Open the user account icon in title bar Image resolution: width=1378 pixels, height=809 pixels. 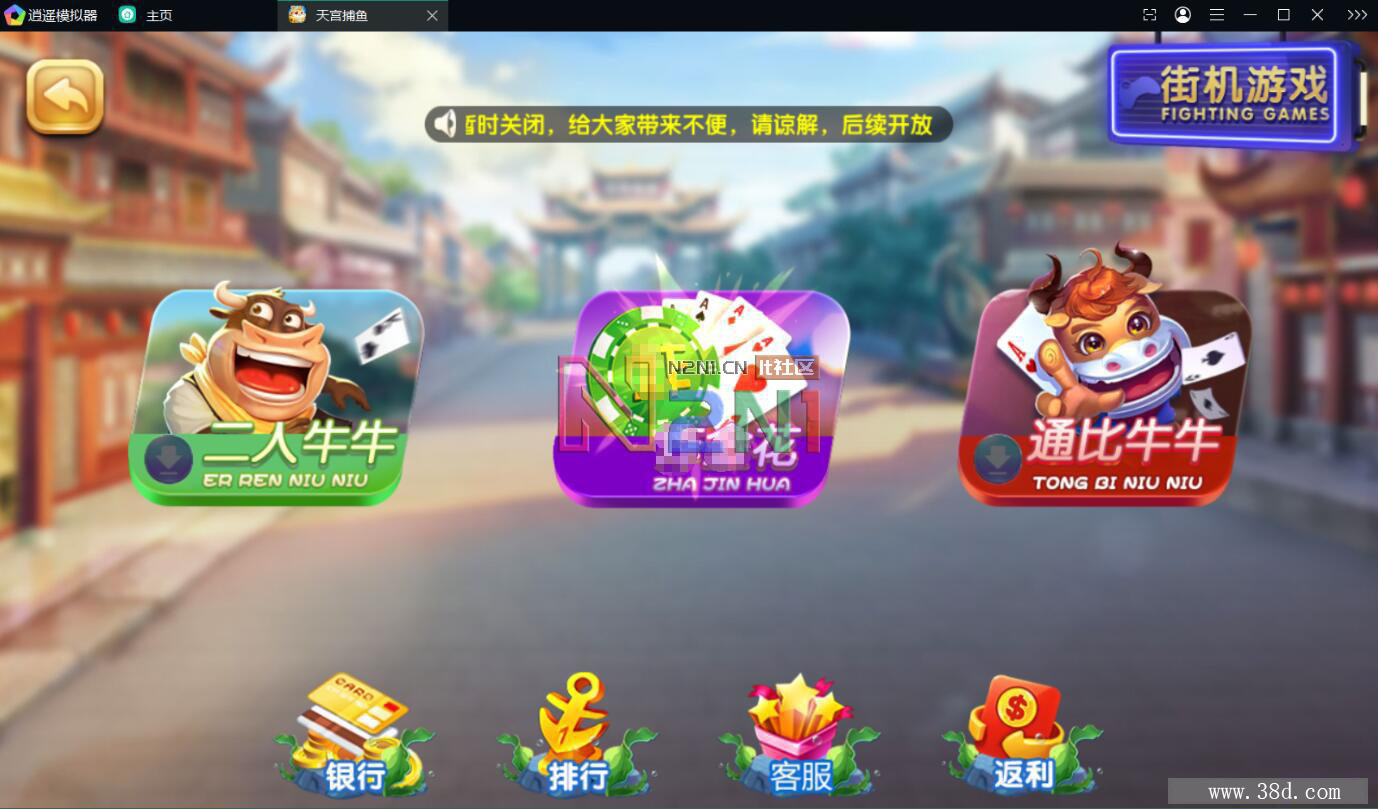1182,14
